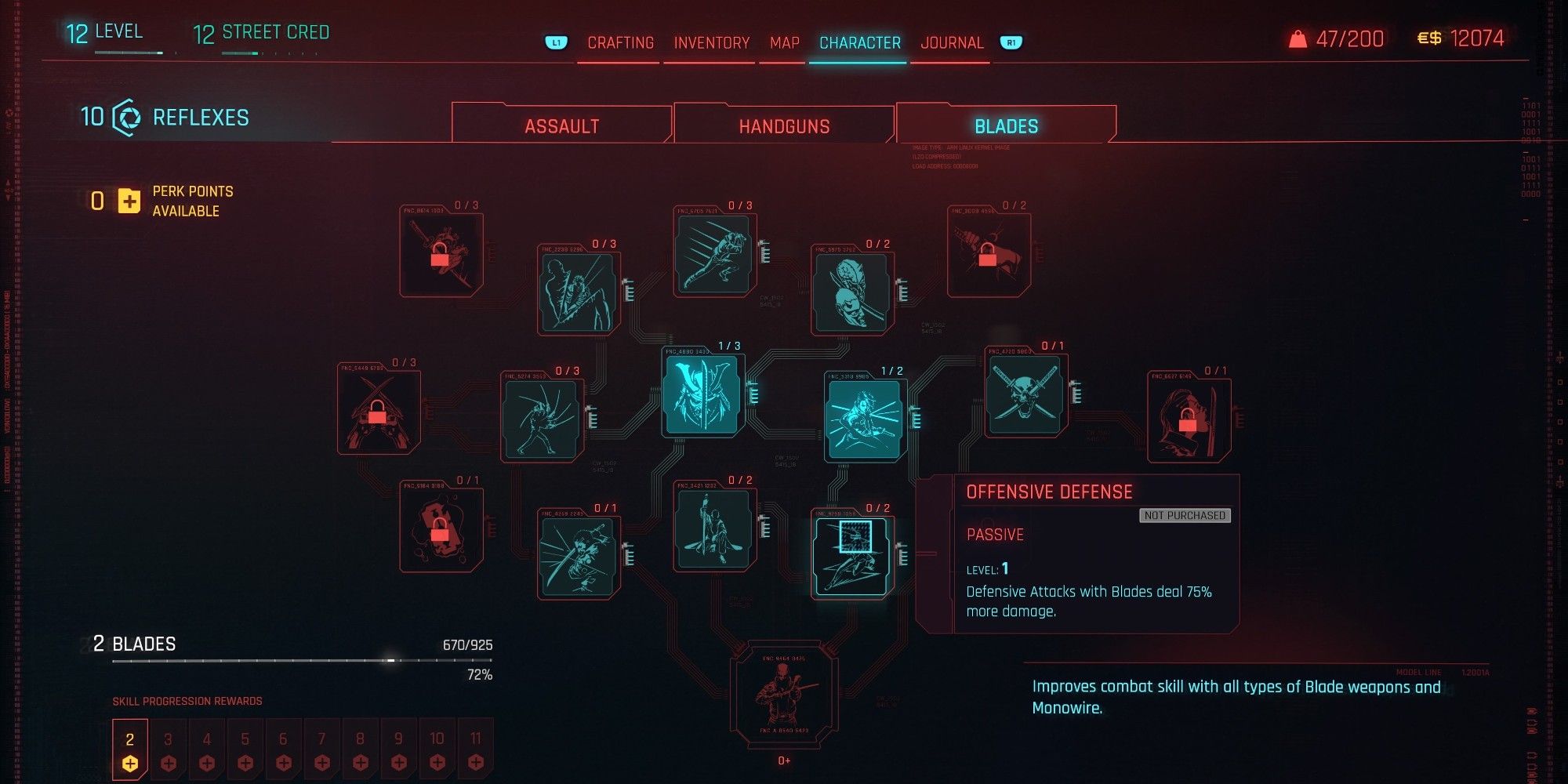
Task: Switch to the ASSAULT tab
Action: [562, 124]
